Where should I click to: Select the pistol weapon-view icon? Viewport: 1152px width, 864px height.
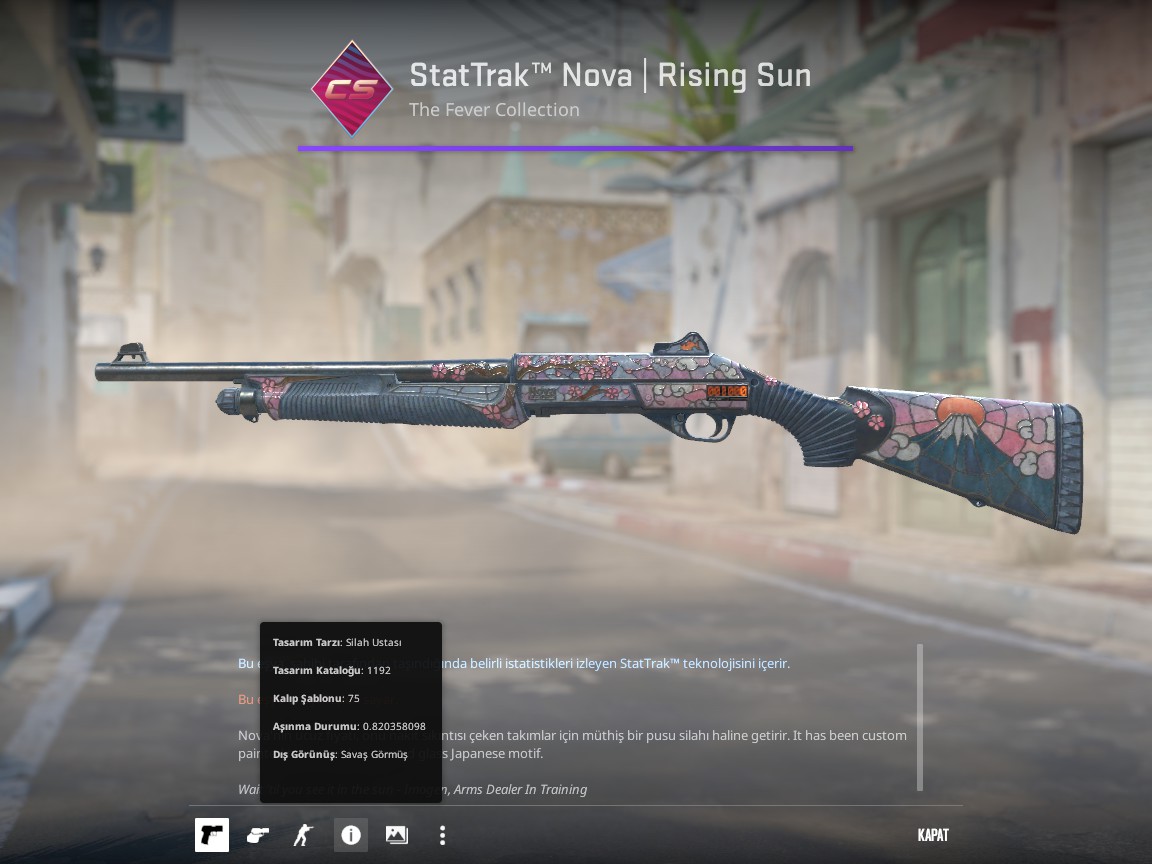click(x=212, y=835)
